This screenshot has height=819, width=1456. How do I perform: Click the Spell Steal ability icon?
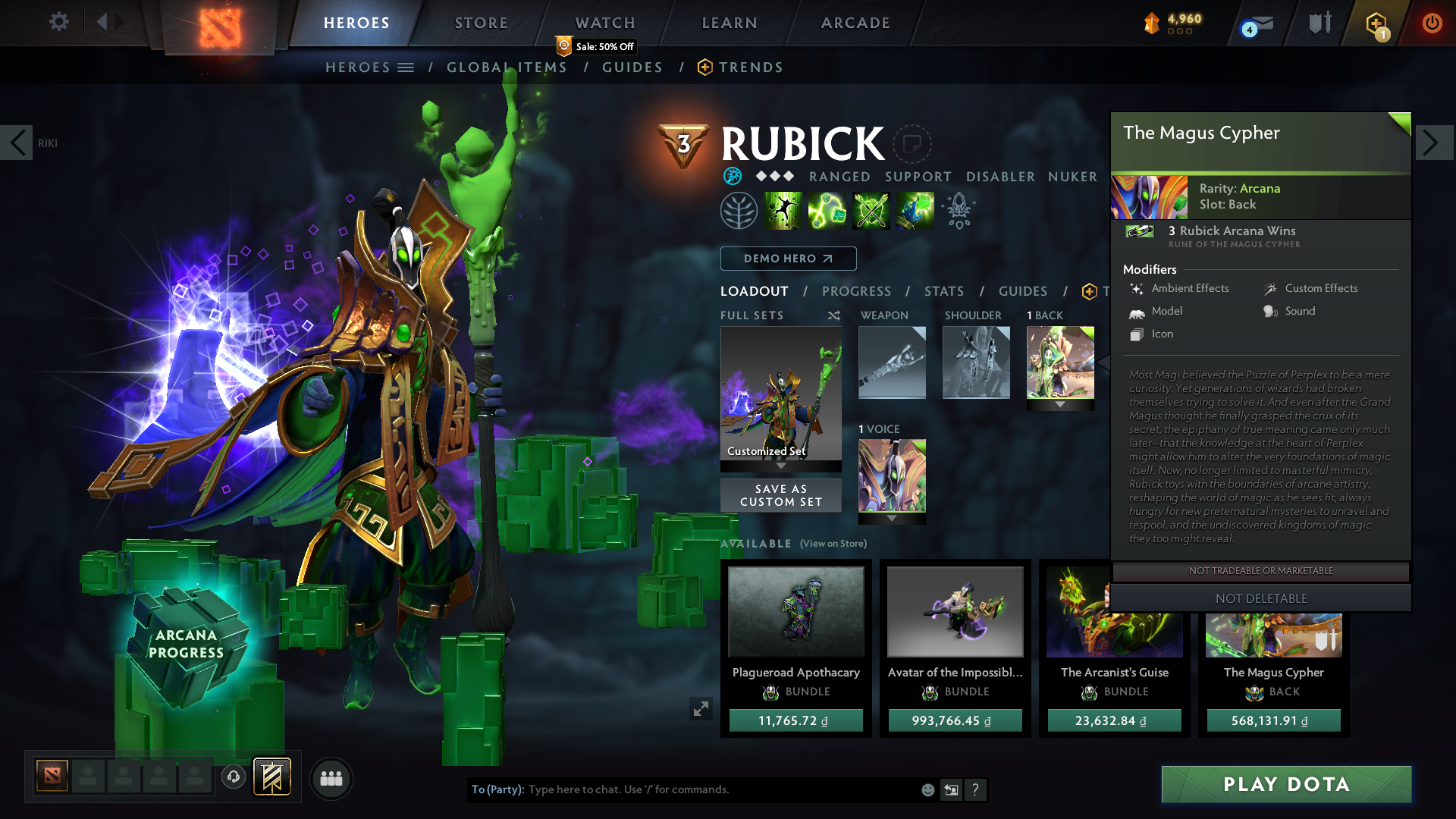(x=914, y=210)
